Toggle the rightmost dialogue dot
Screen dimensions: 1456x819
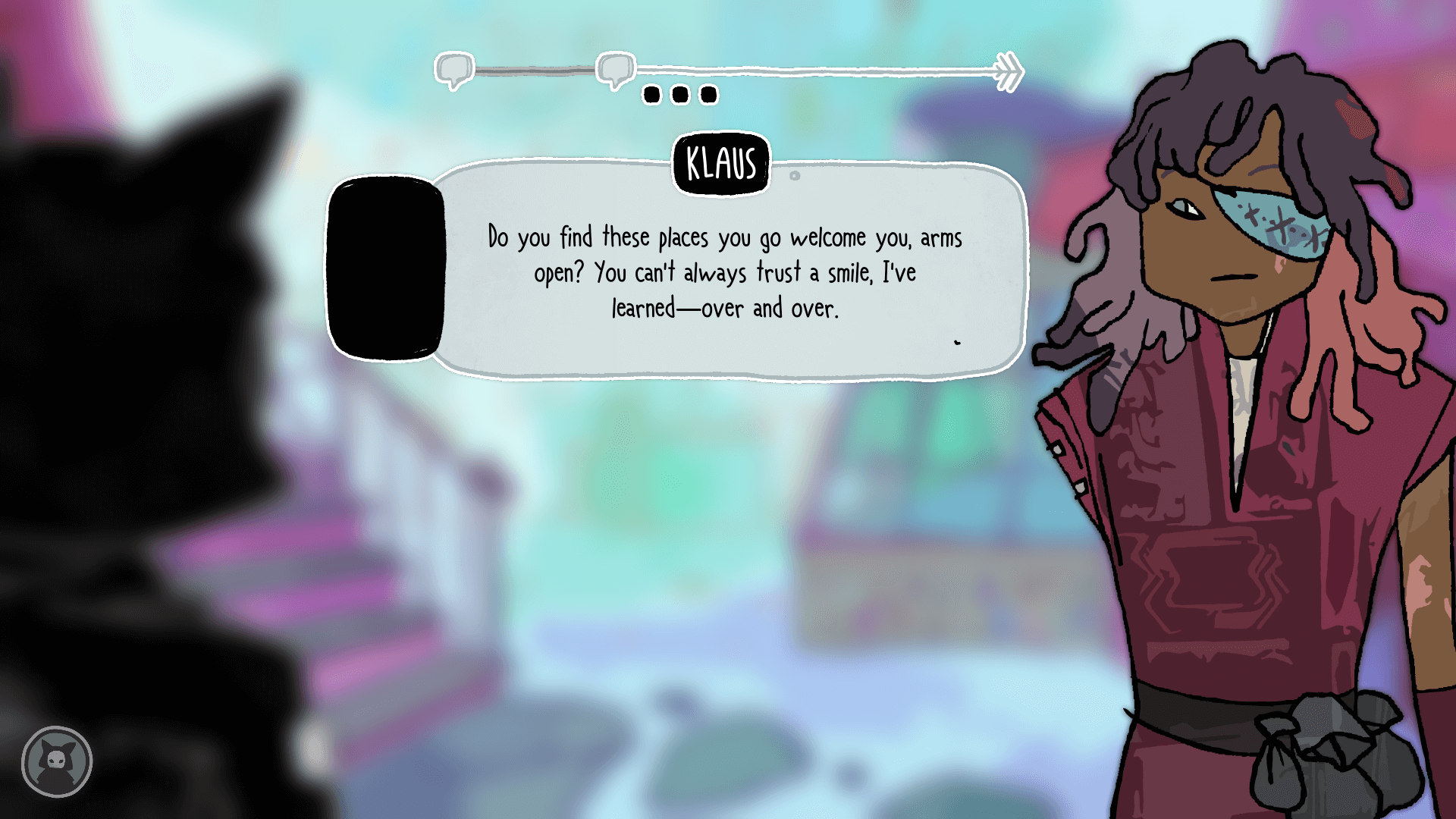coord(708,94)
